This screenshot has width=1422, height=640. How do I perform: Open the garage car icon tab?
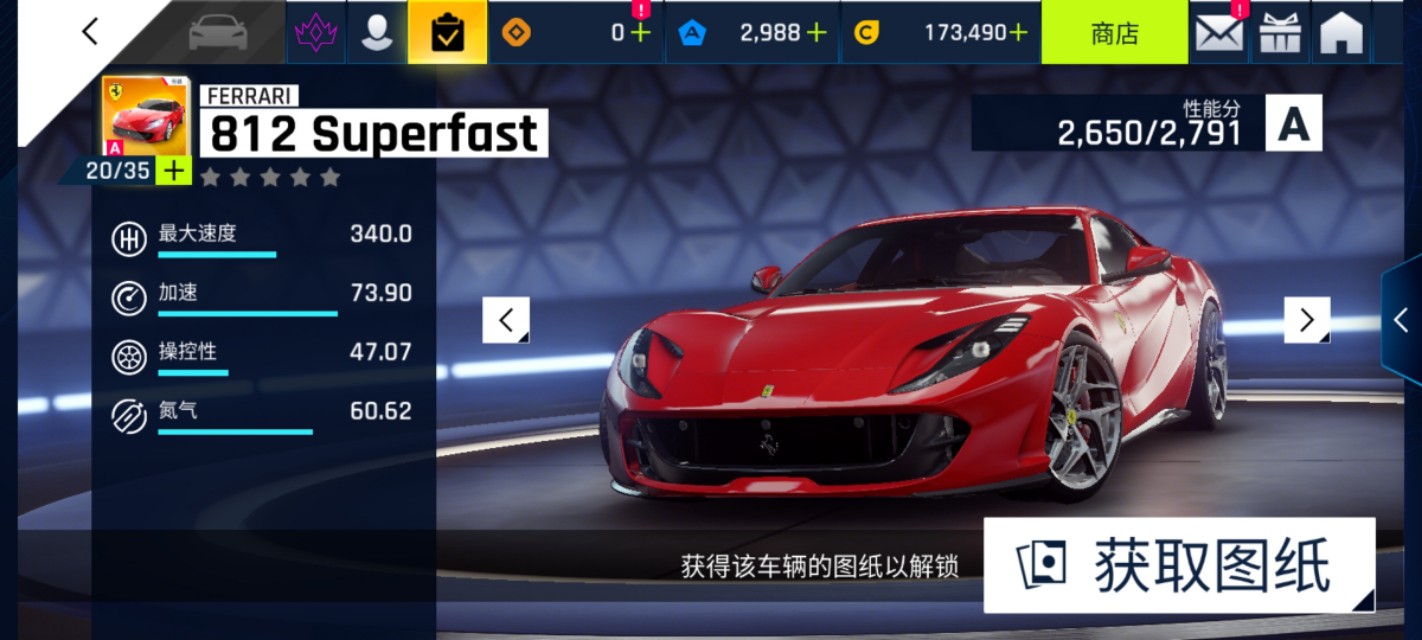(218, 33)
